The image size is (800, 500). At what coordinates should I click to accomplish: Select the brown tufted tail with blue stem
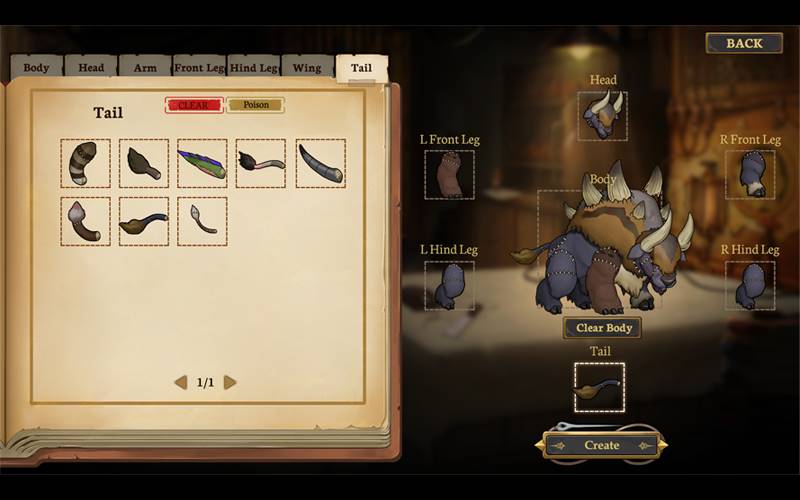point(144,221)
